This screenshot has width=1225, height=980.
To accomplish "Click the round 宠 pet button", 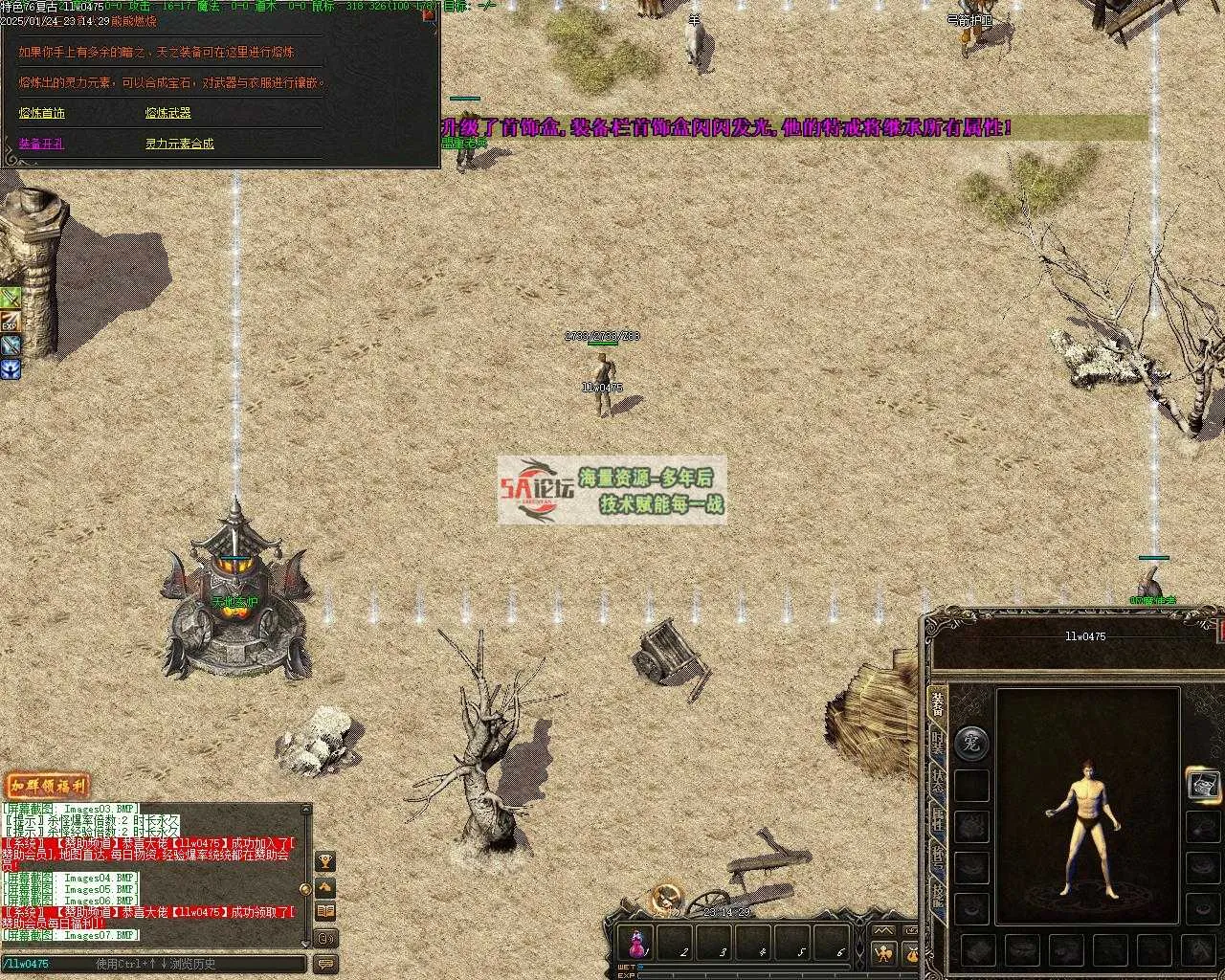I will coord(972,742).
